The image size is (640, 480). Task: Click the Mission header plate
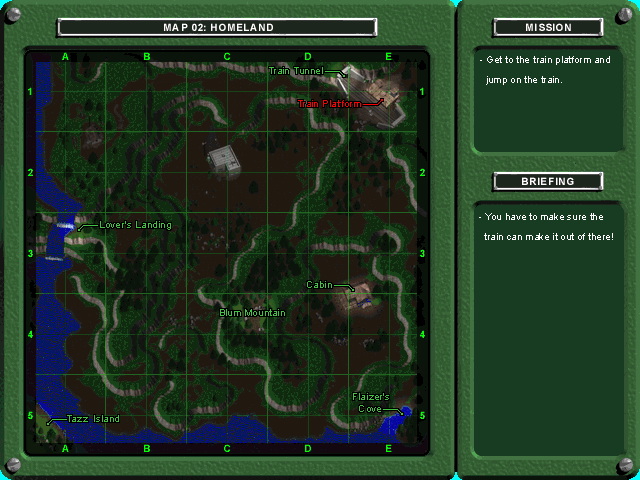(548, 28)
